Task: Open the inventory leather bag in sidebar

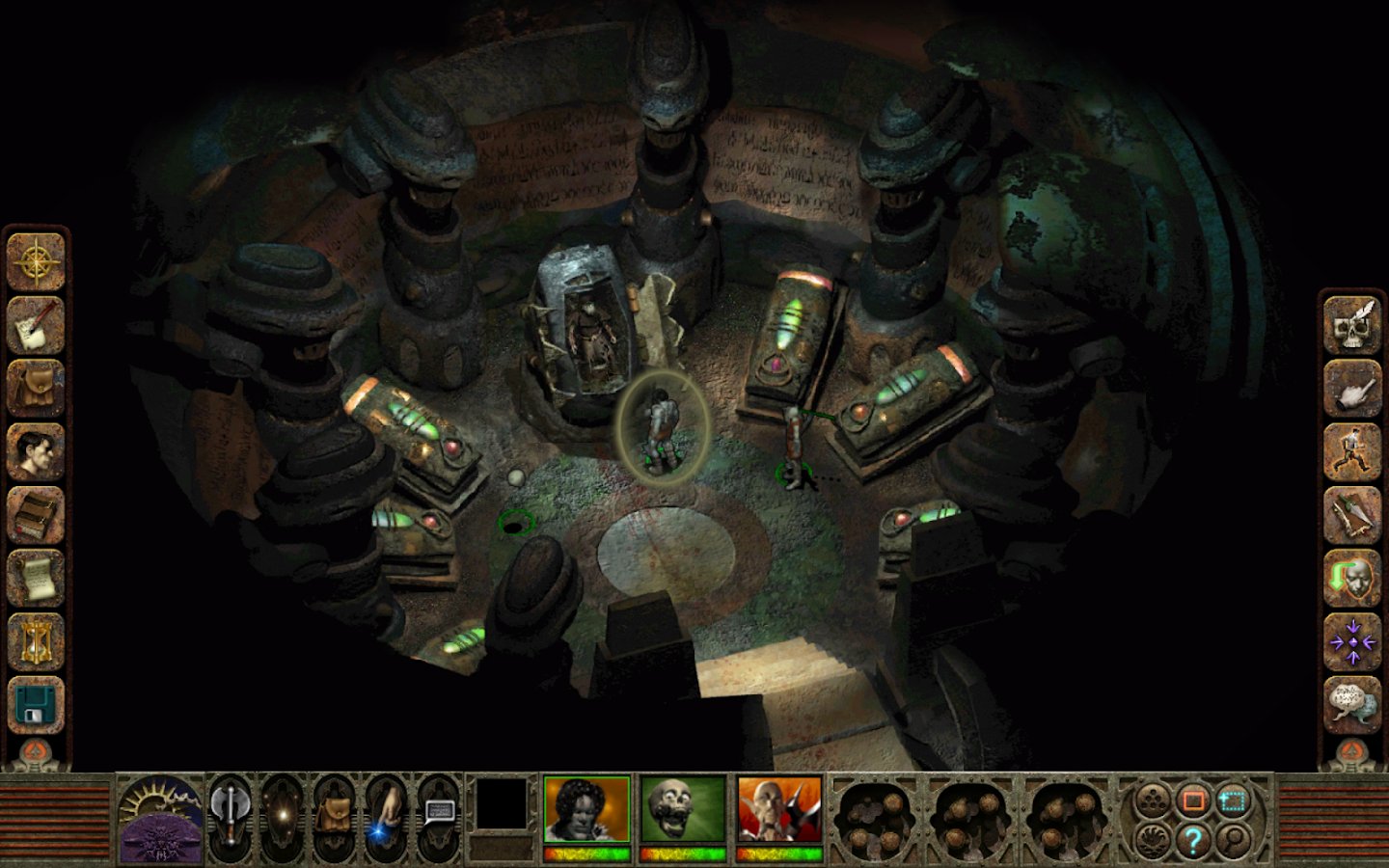Action: point(36,389)
